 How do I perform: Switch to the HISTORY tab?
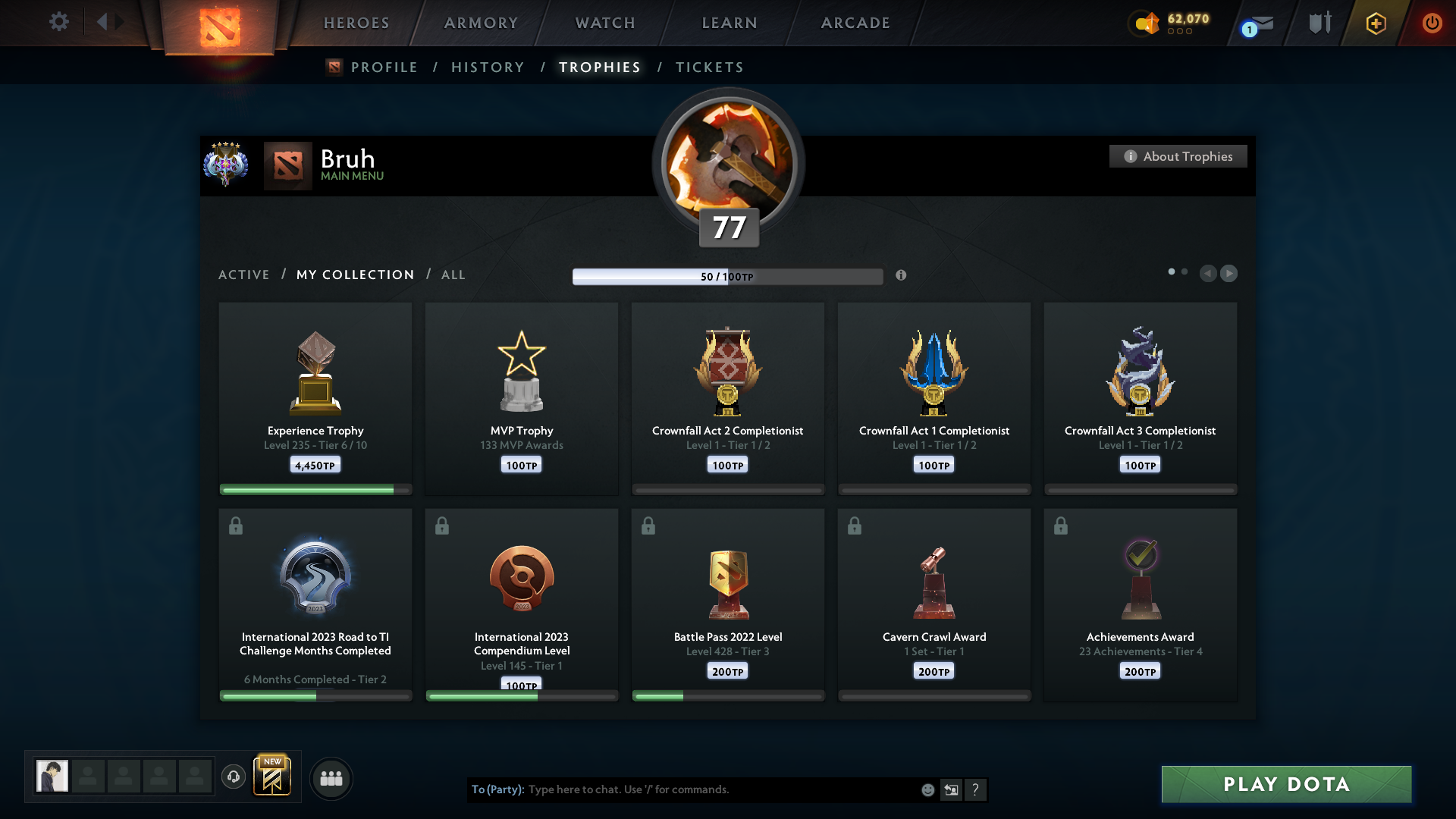[x=488, y=67]
